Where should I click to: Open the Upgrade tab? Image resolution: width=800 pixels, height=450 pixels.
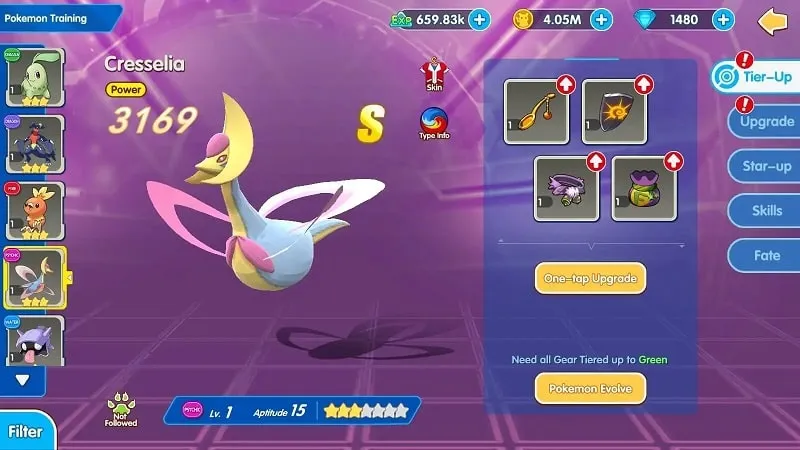click(x=765, y=123)
